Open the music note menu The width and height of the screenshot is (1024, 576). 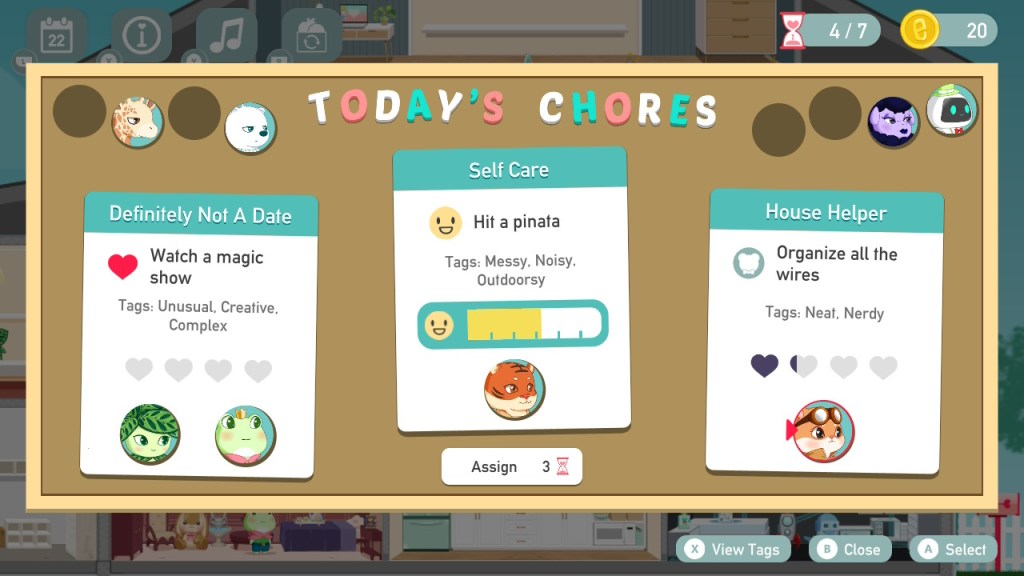[227, 36]
